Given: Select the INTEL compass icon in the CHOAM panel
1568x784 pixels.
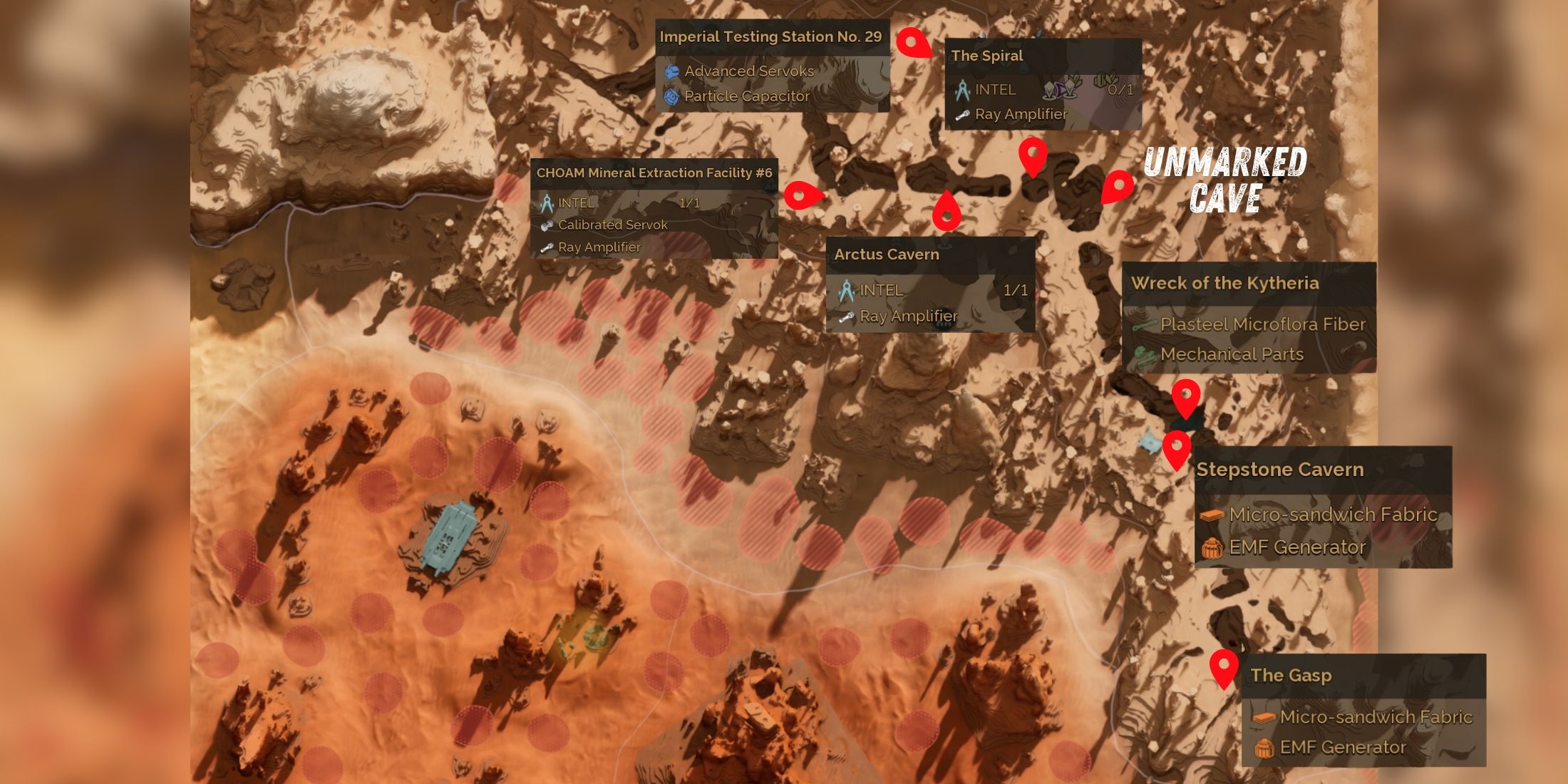Looking at the screenshot, I should pos(547,203).
